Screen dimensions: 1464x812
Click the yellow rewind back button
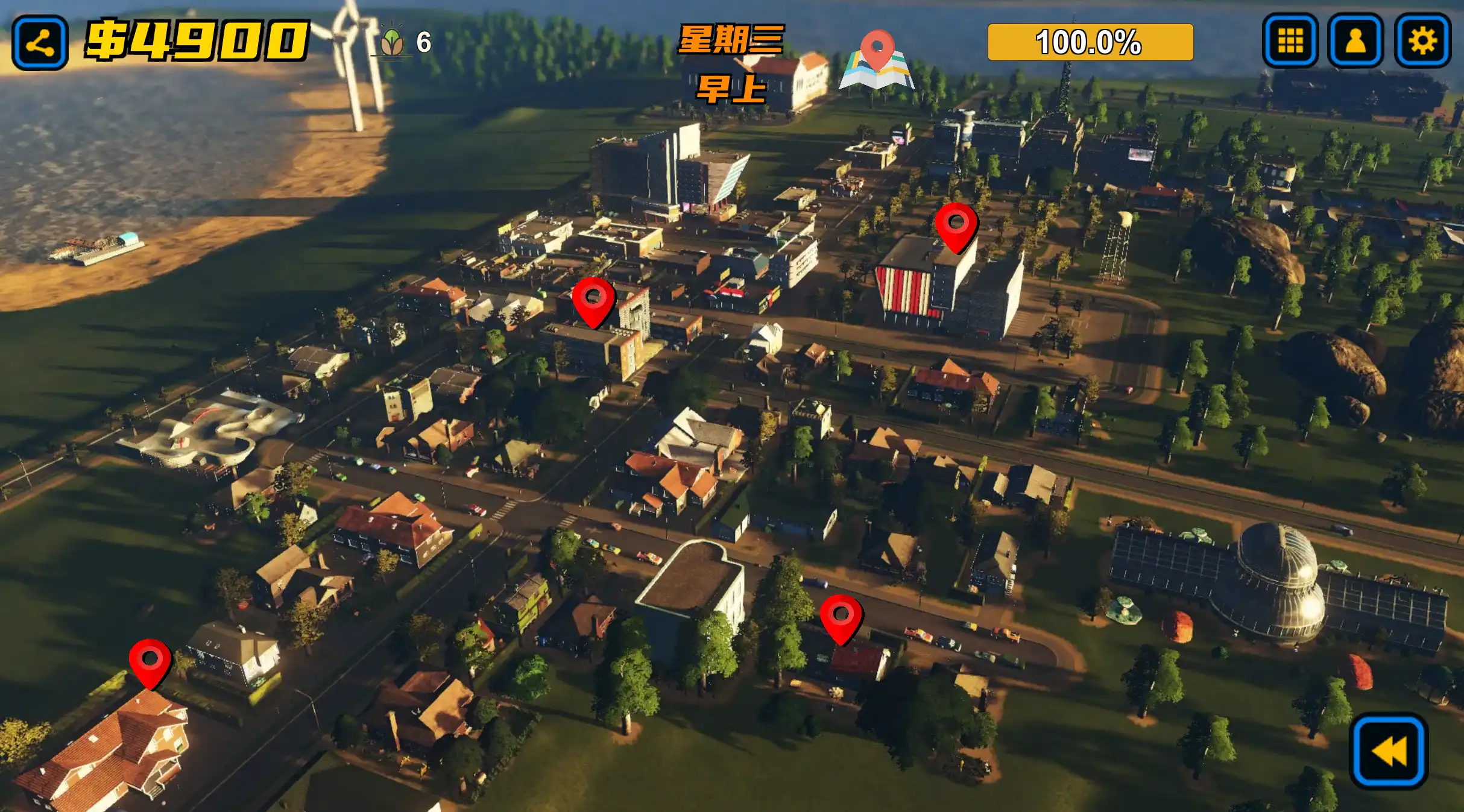coord(1389,751)
